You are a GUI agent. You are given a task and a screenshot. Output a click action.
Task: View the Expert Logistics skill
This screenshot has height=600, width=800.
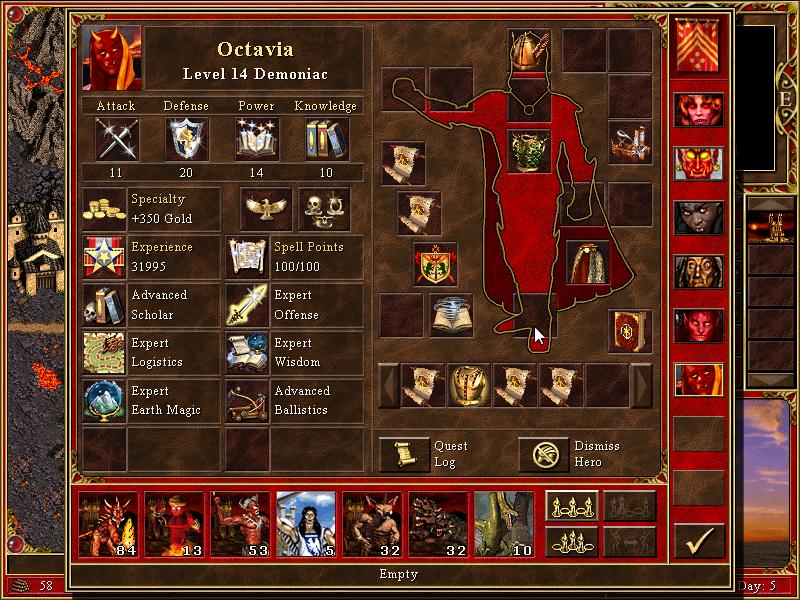coord(104,354)
